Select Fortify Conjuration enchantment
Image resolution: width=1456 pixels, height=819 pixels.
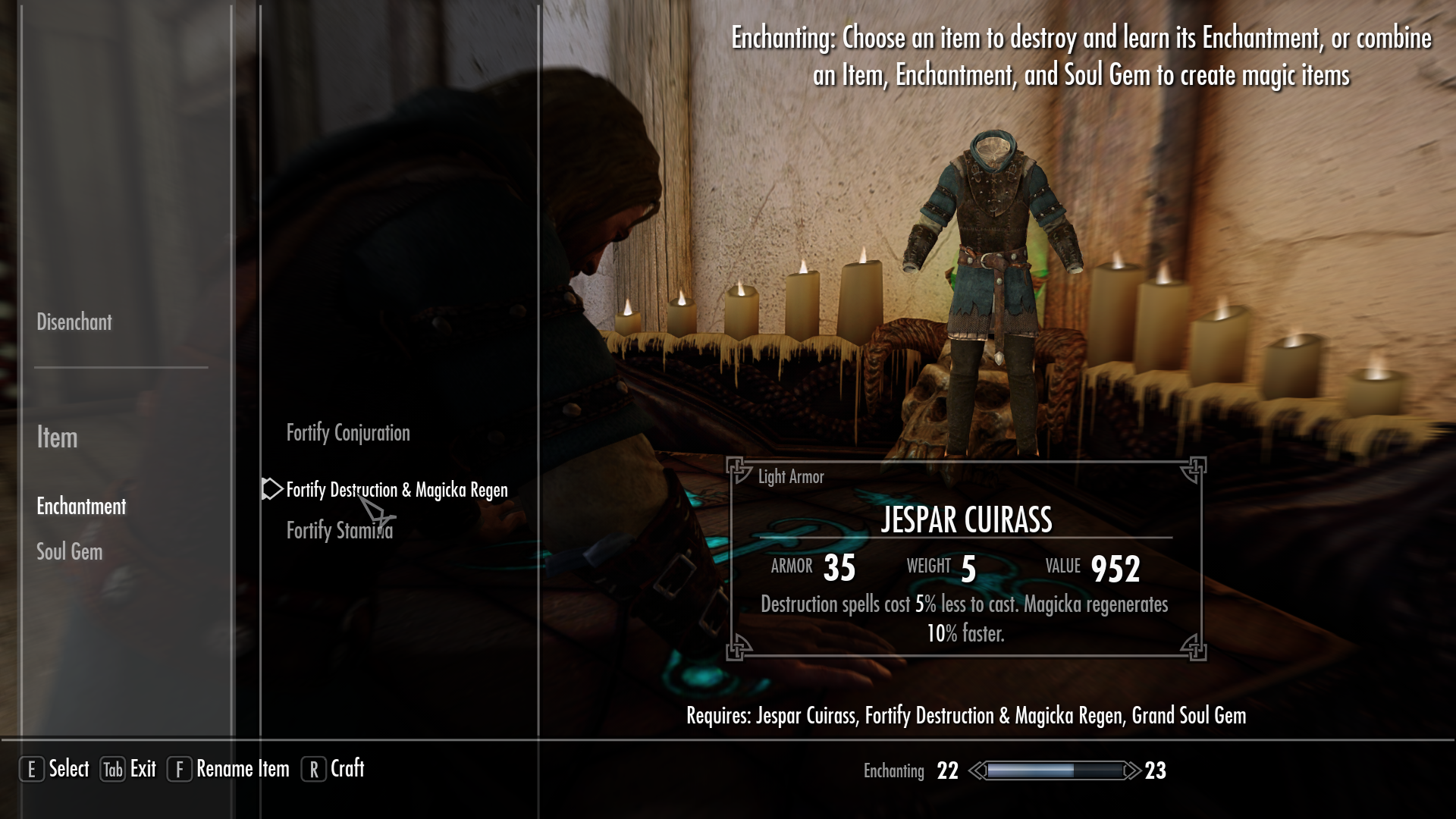(347, 432)
